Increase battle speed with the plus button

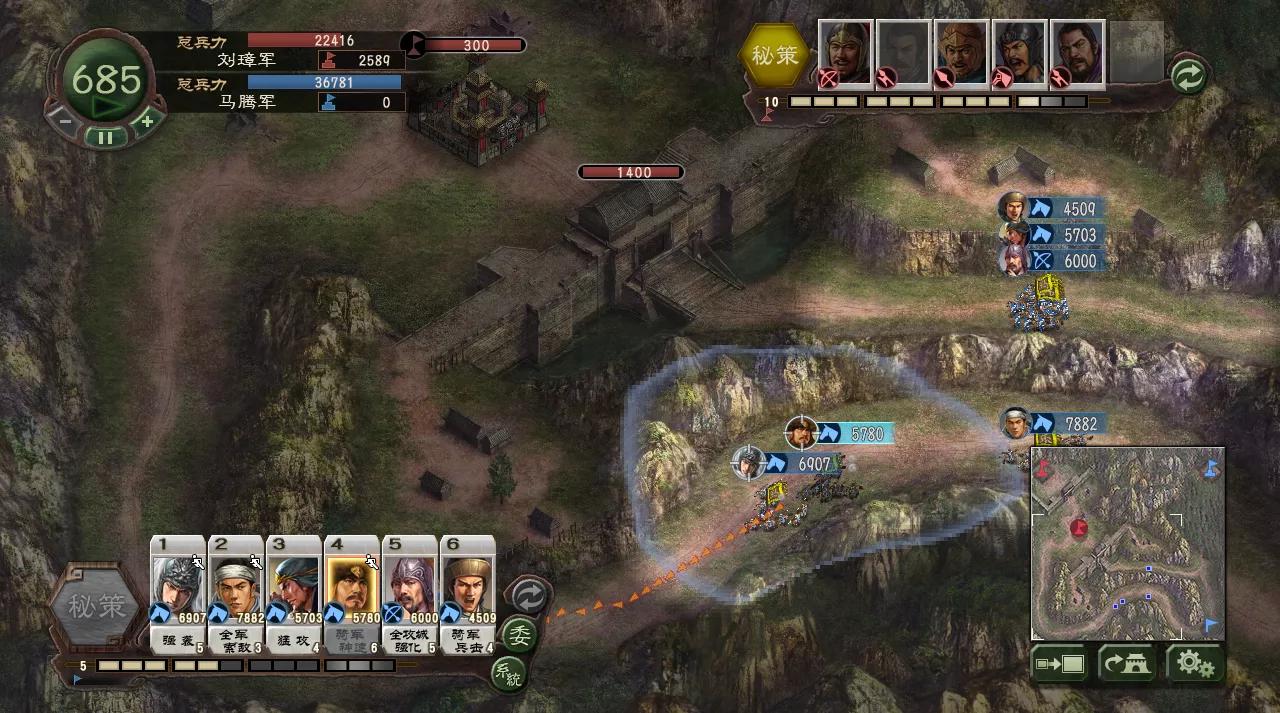tap(146, 121)
